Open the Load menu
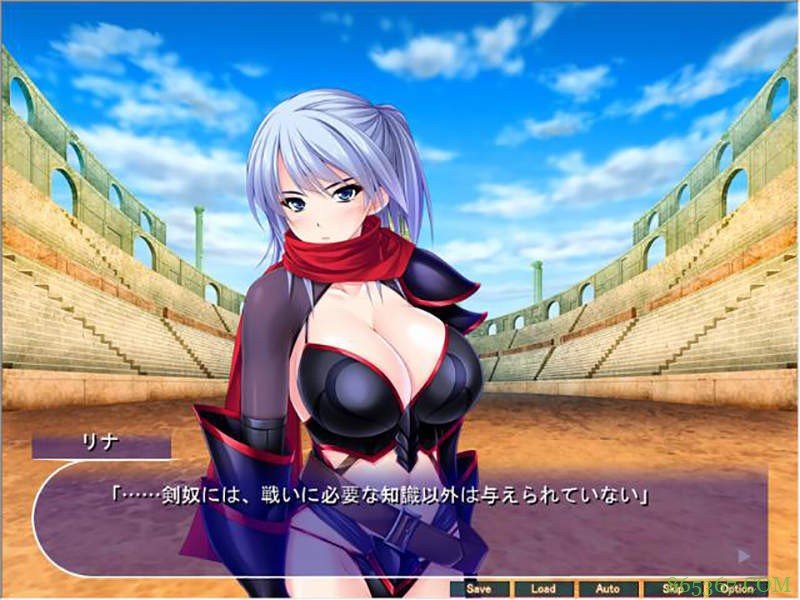Viewport: 800px width, 600px height. coord(543,589)
